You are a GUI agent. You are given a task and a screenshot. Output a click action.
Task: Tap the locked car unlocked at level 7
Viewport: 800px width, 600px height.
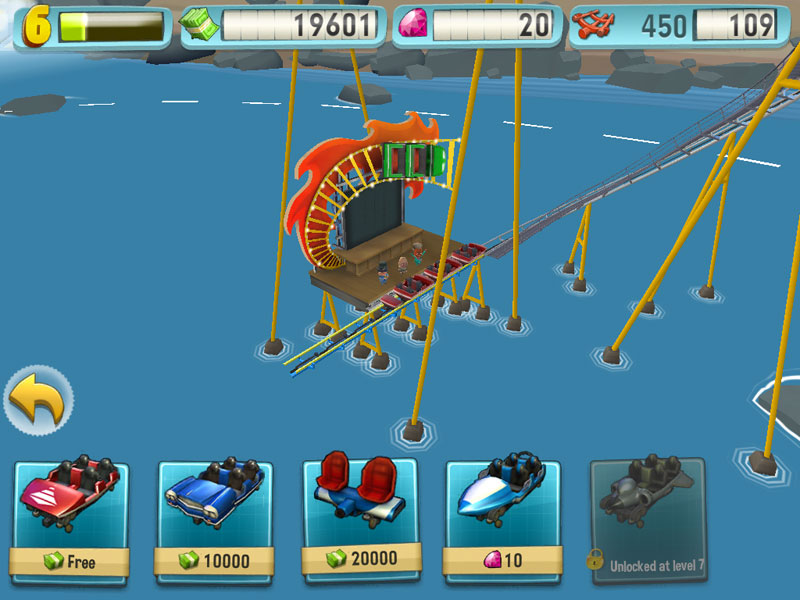pos(647,518)
